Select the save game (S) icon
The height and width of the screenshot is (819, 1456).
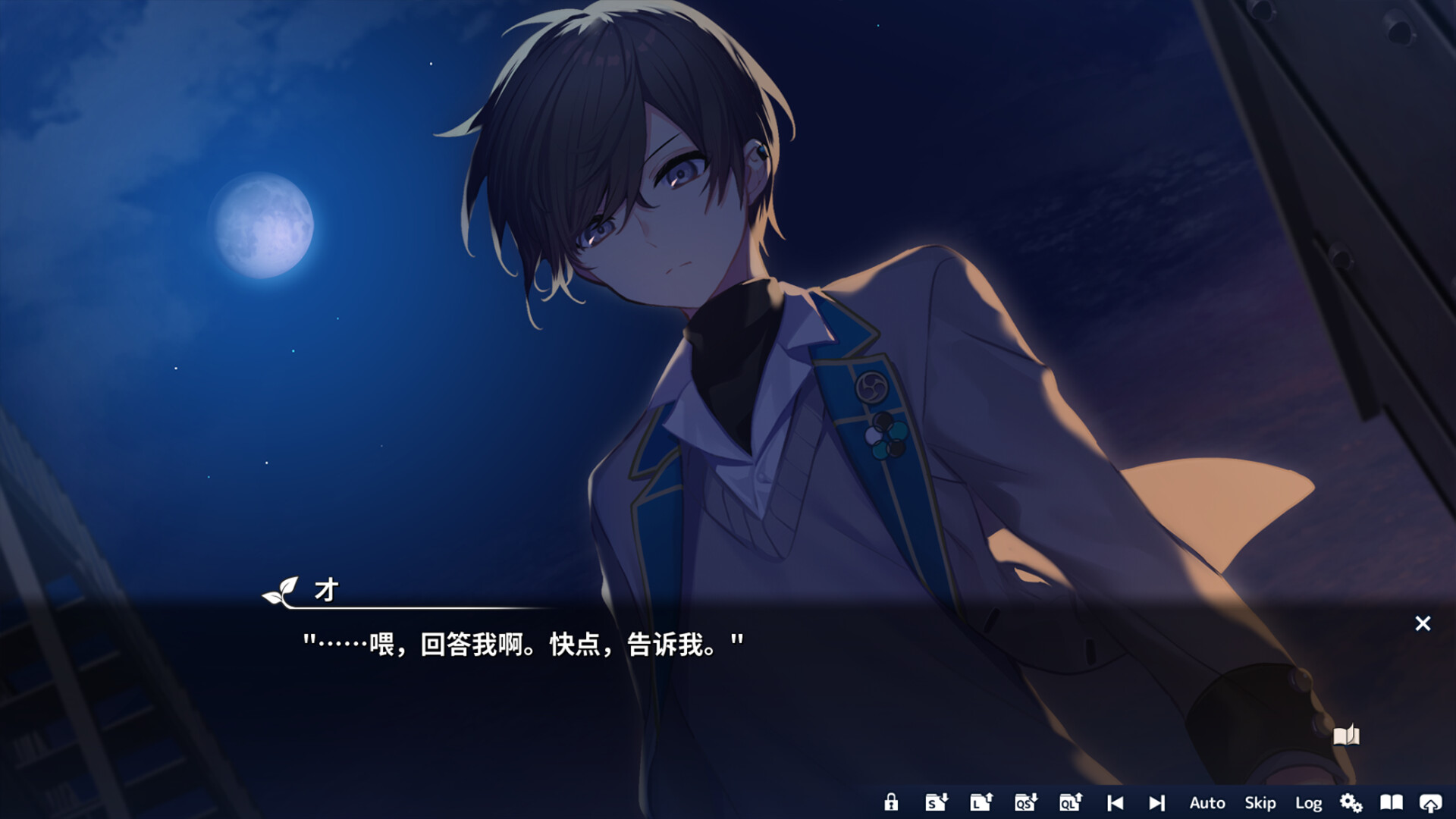[936, 802]
